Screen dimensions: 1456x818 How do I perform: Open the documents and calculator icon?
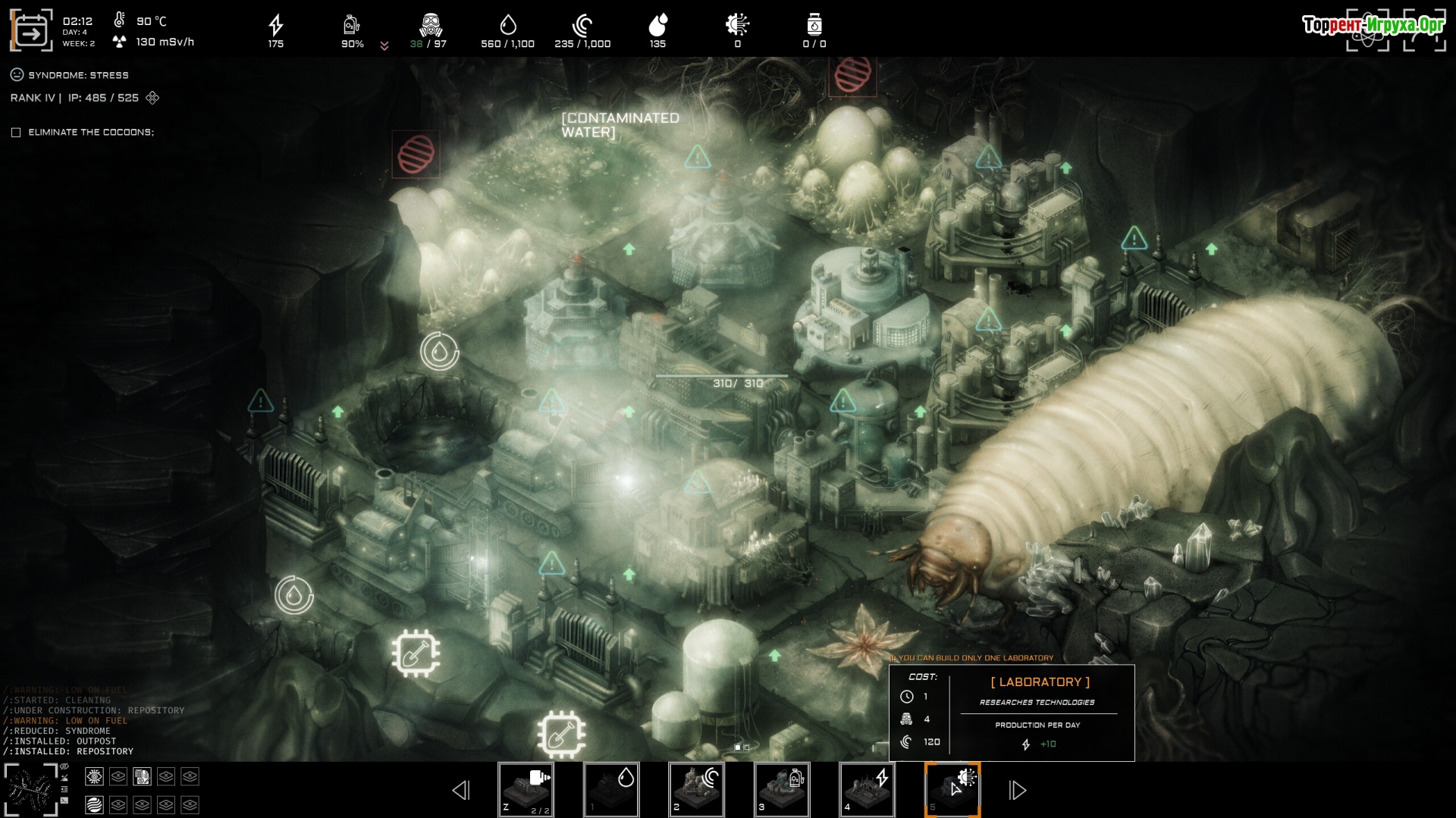[142, 776]
